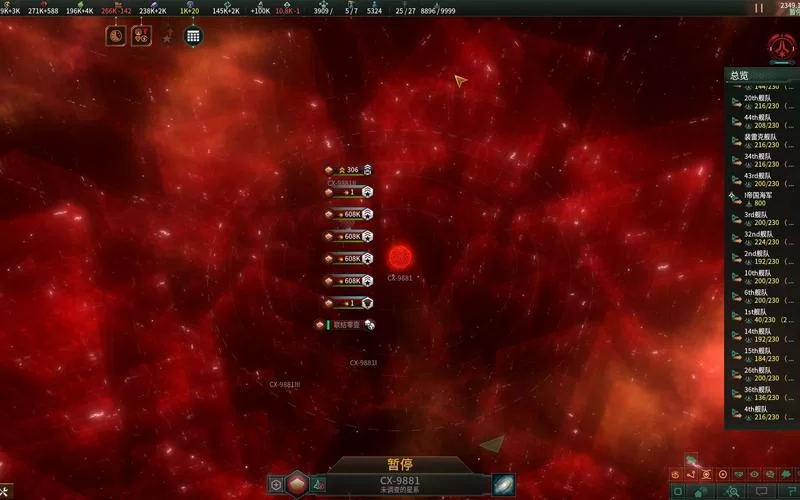Toggle the pause button at top right
Screen dimensions: 800x500
click(759, 8)
